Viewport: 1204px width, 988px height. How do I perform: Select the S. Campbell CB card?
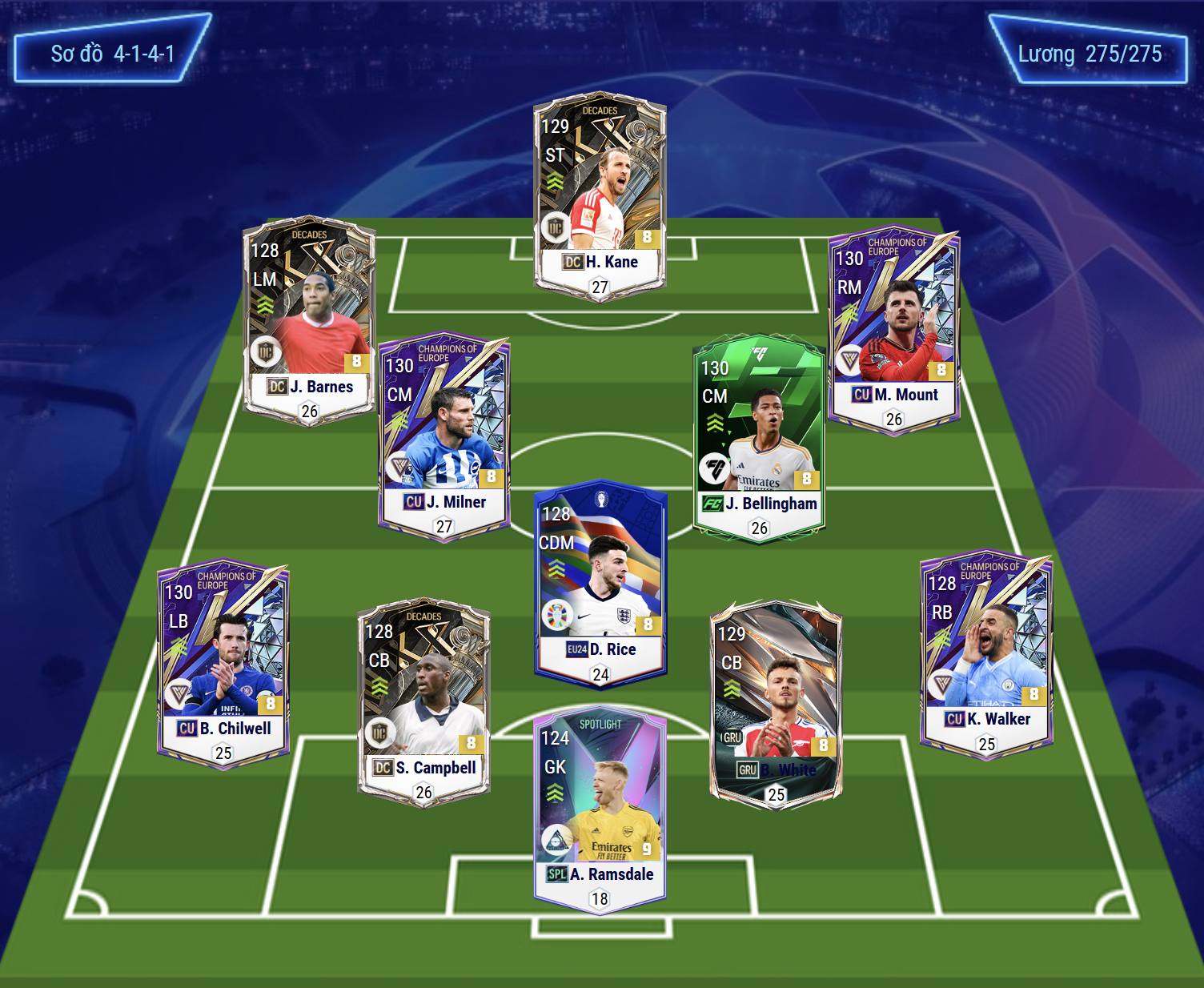tap(423, 702)
